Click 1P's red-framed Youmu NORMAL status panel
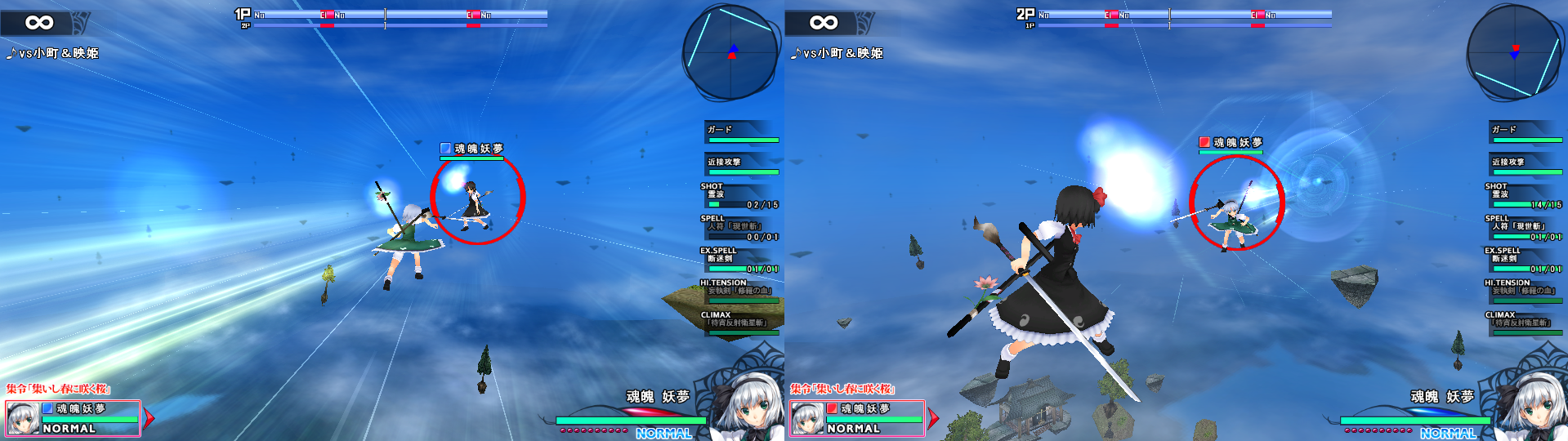 point(73,418)
